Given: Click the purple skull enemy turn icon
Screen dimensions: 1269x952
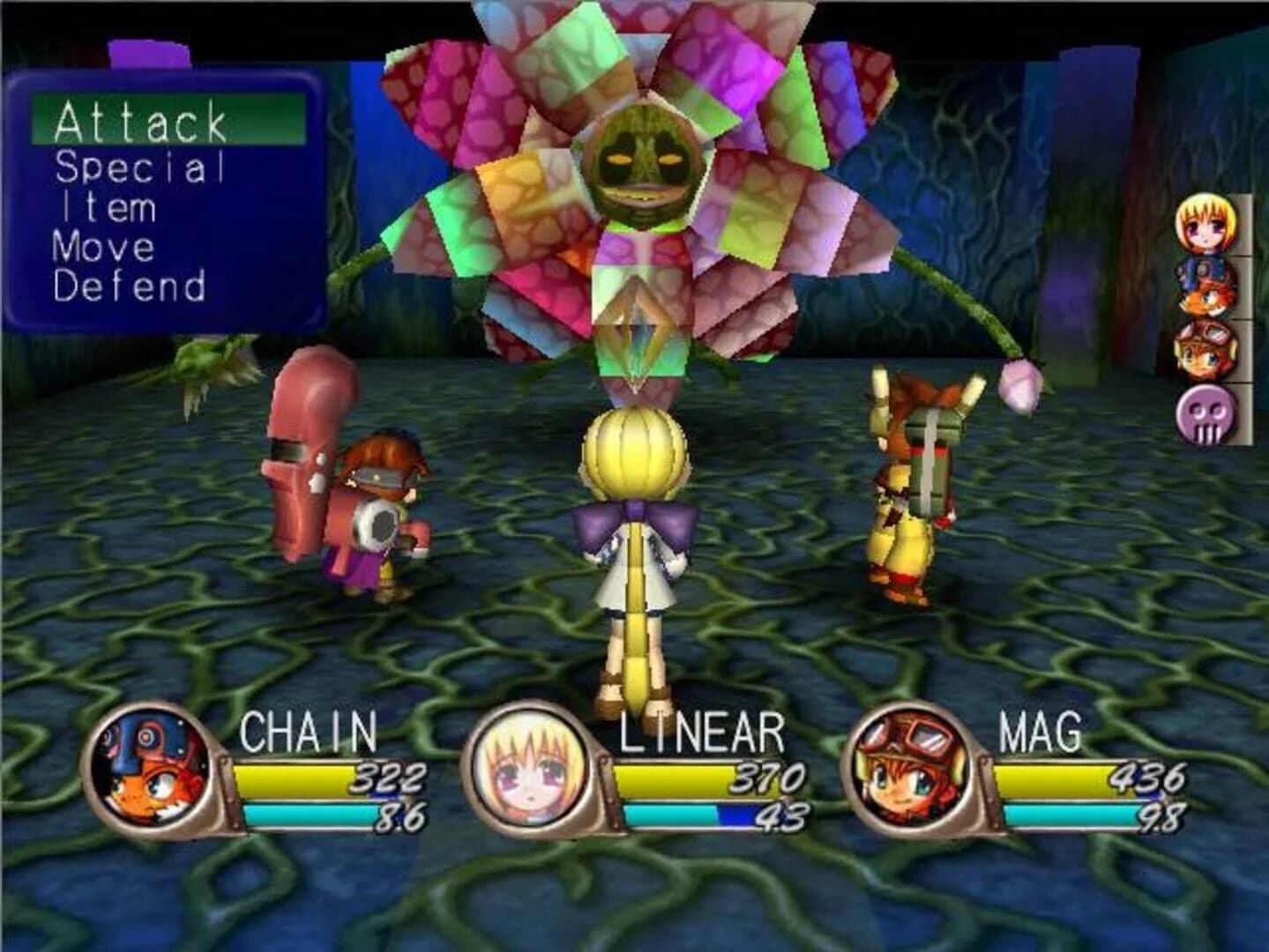Looking at the screenshot, I should click(x=1205, y=412).
